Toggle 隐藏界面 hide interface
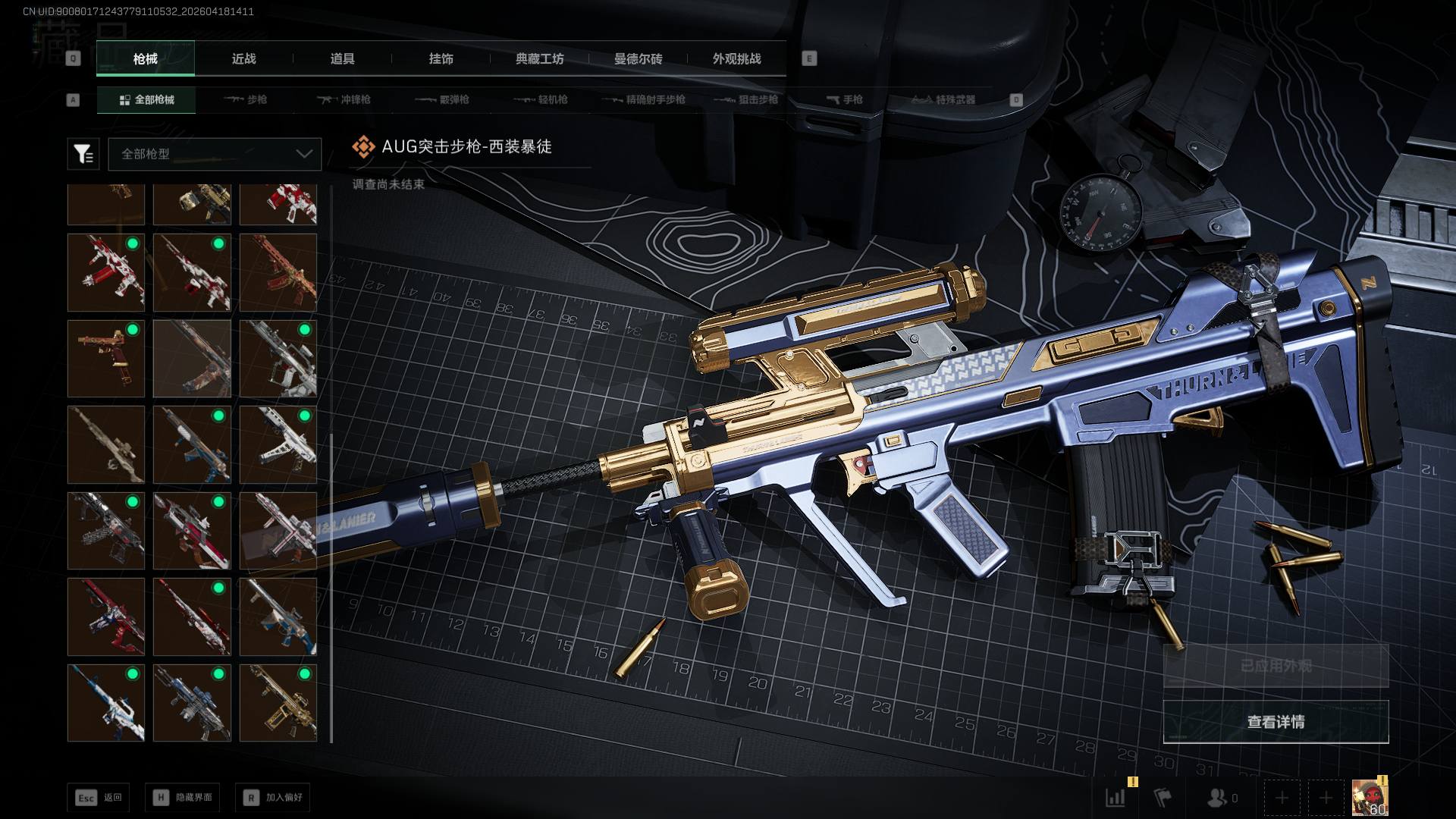This screenshot has height=819, width=1456. 183,798
